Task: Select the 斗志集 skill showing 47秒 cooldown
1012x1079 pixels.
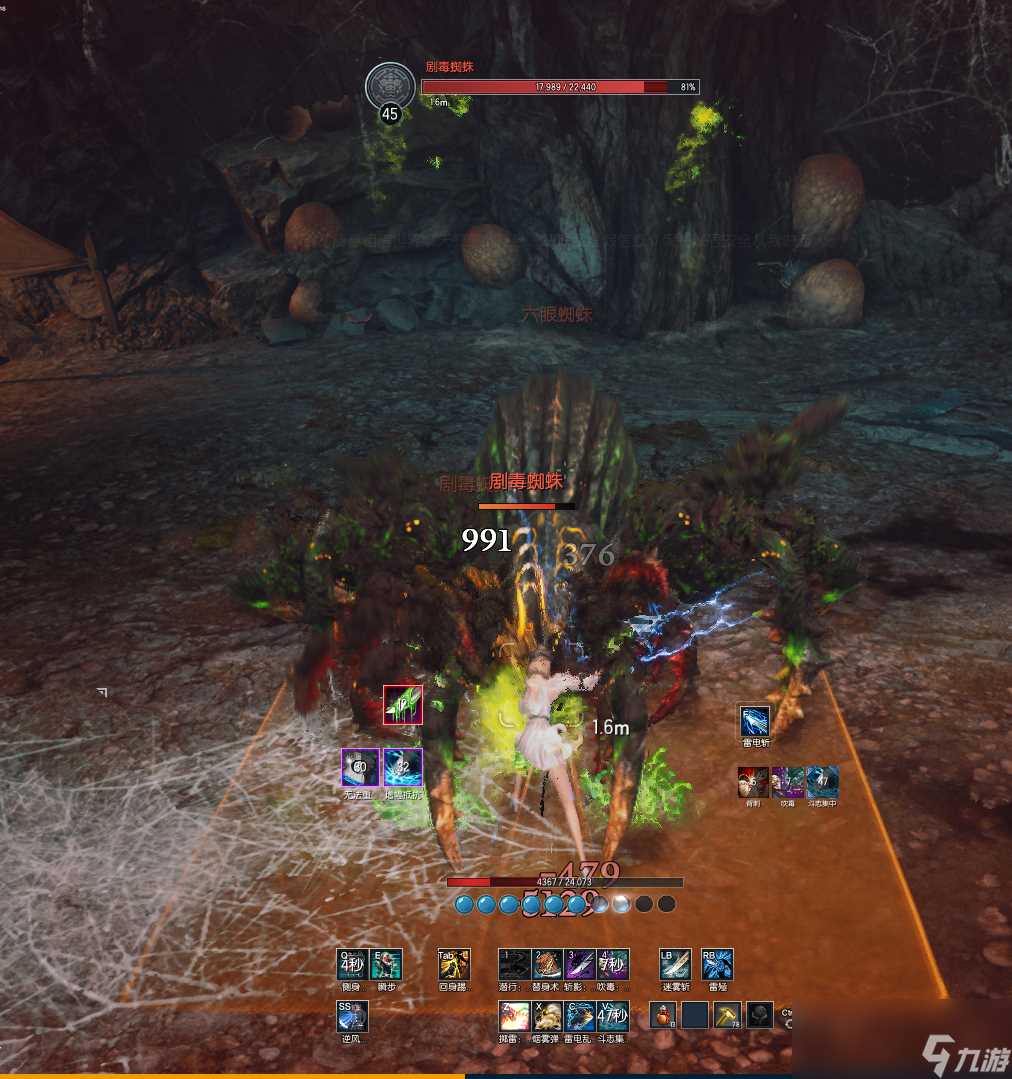Action: point(613,1016)
